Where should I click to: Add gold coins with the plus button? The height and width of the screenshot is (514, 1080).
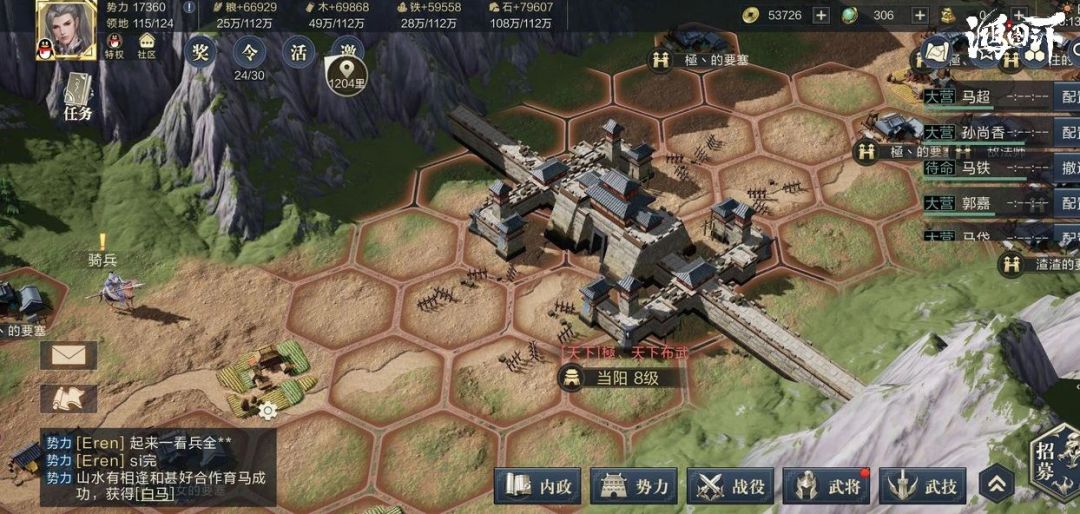pos(821,15)
